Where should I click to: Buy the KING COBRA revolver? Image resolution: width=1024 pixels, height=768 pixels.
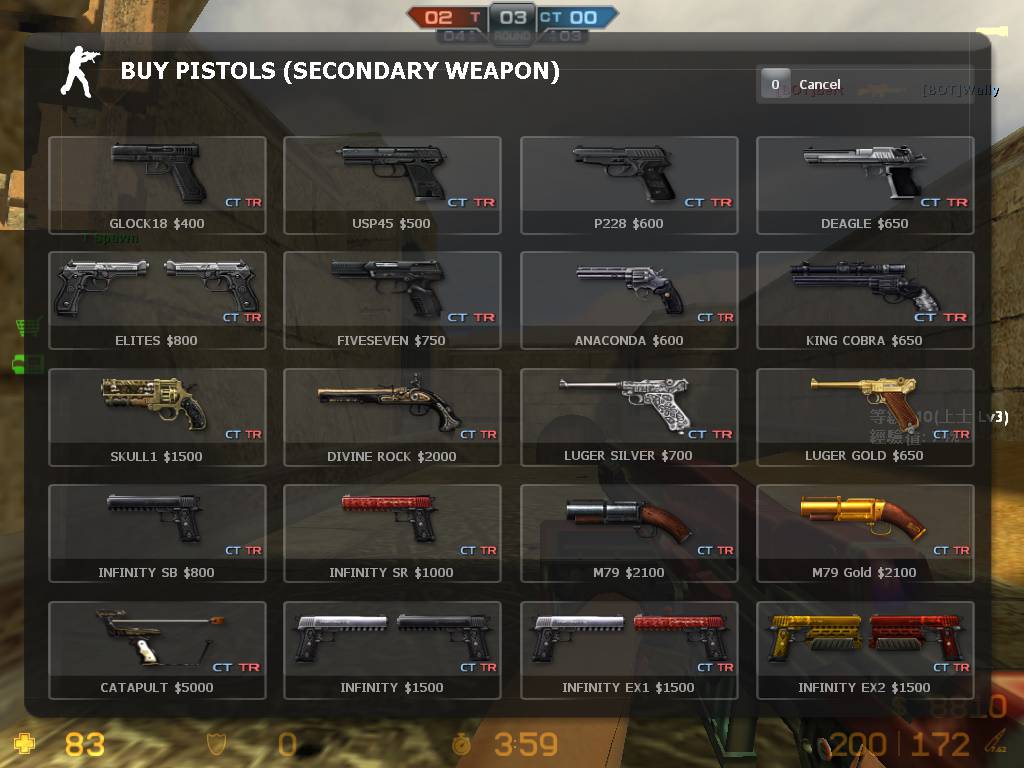coord(865,300)
